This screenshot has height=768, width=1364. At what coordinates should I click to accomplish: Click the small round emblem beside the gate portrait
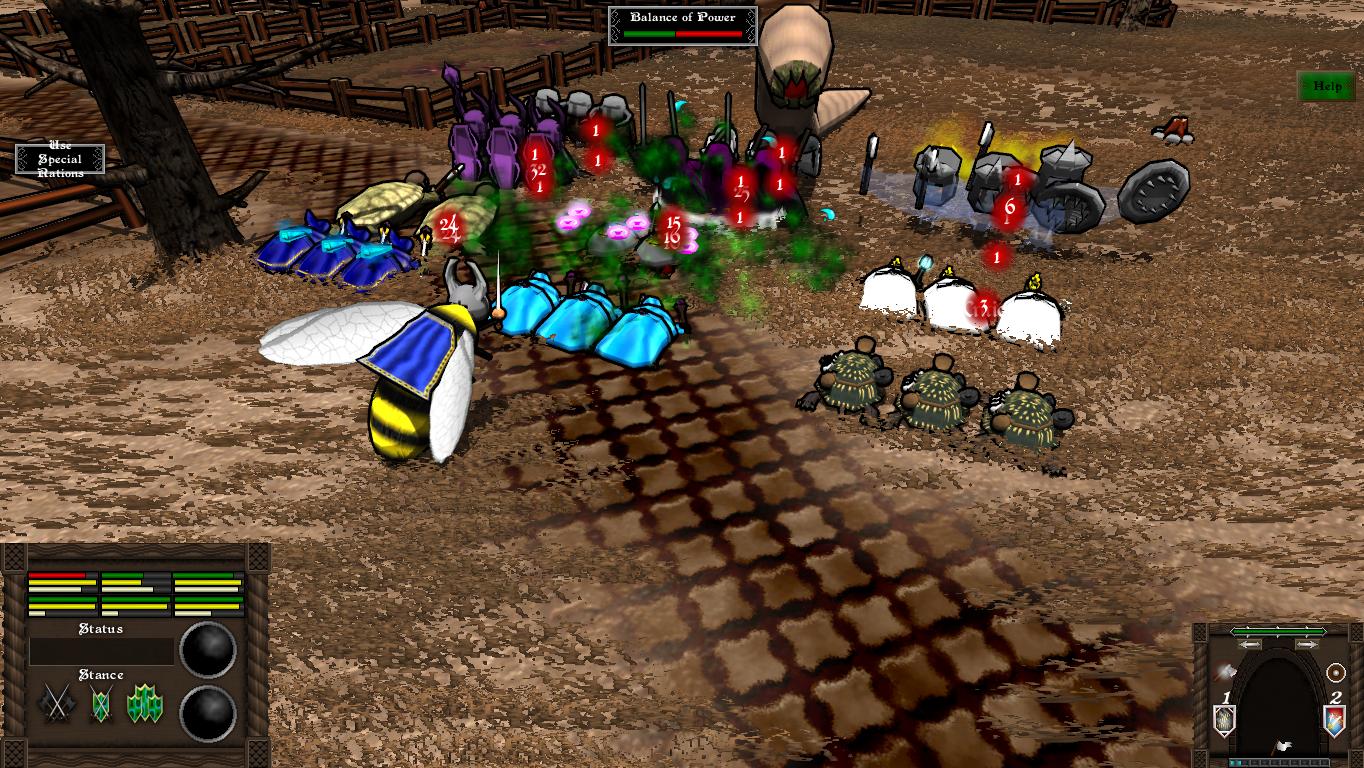1335,671
